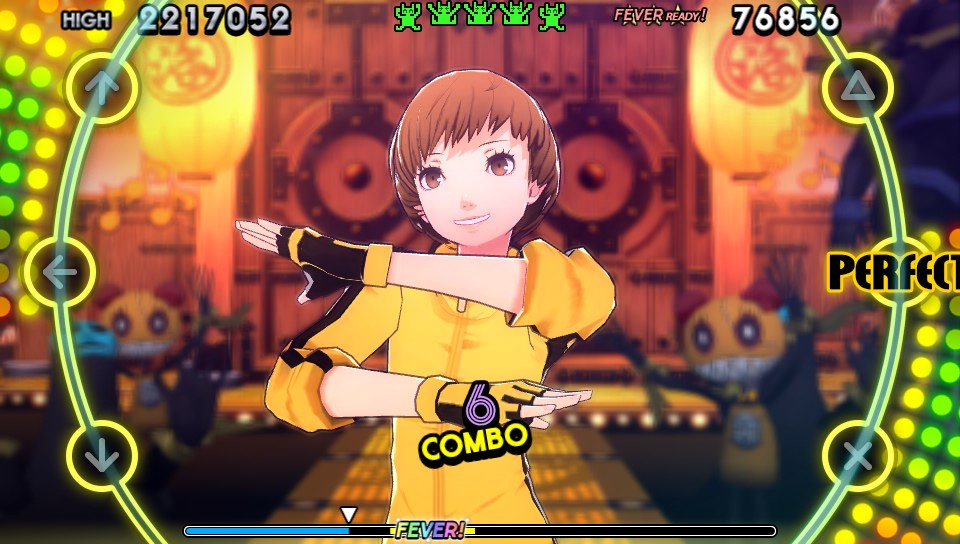Tap the up arrow note target ring
Viewport: 960px width, 544px height.
pos(102,88)
